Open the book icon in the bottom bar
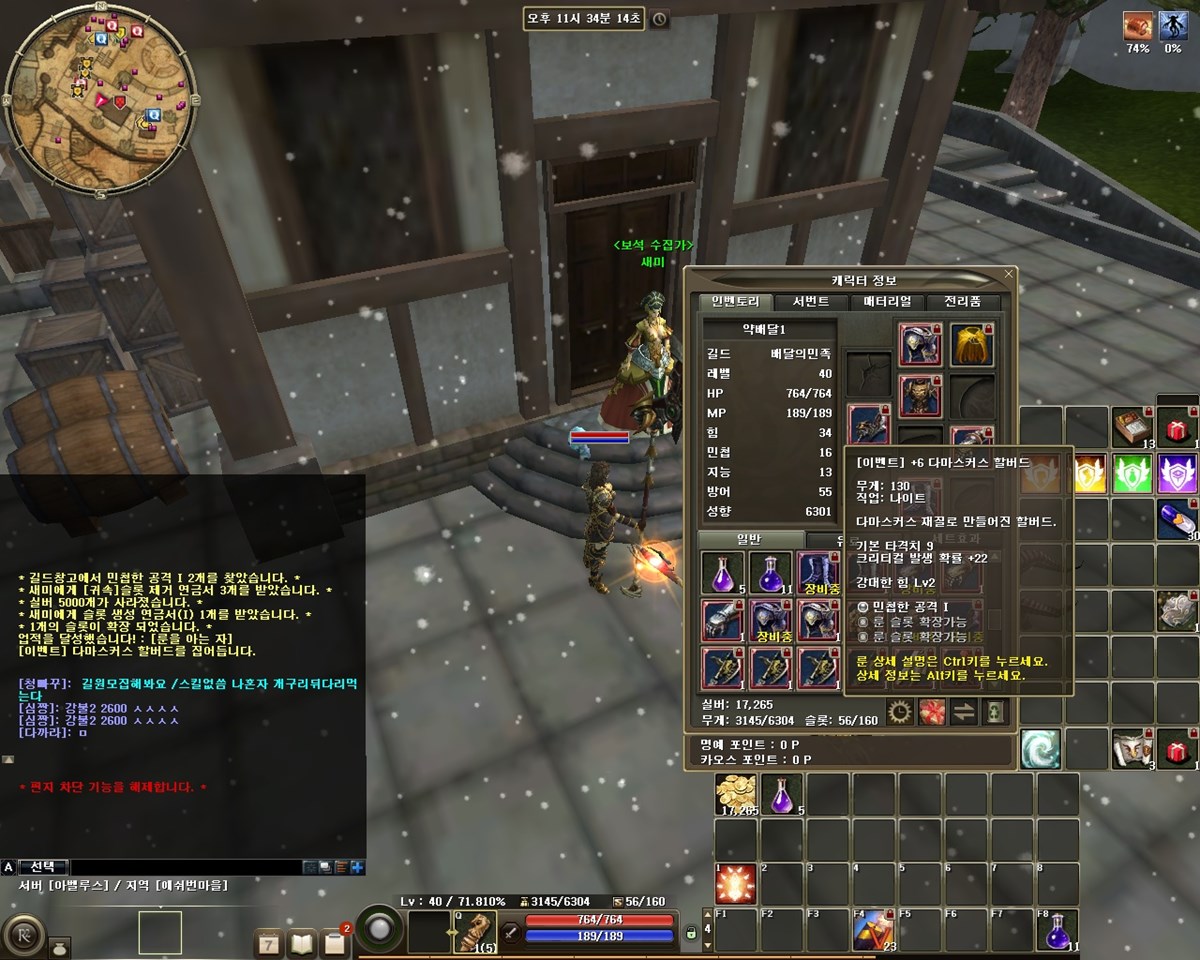The width and height of the screenshot is (1200, 960). tap(302, 942)
